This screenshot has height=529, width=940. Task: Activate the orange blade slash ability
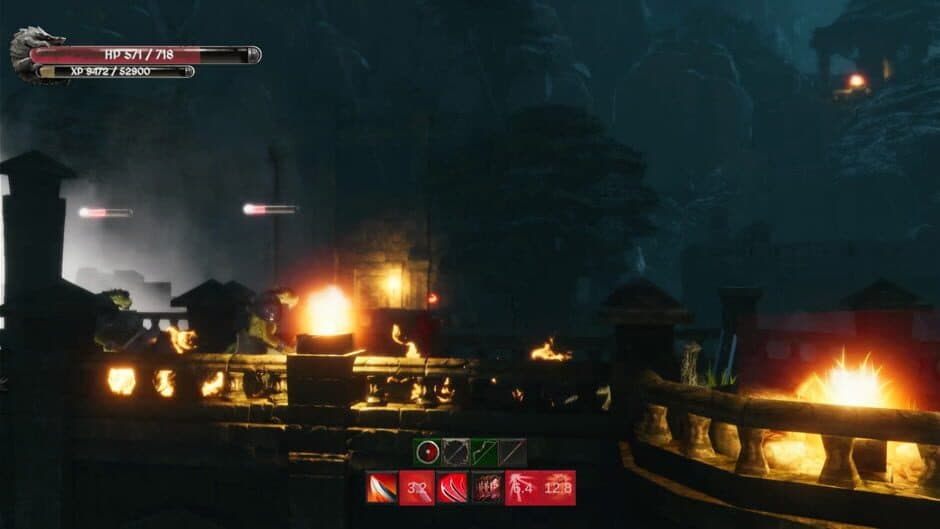(382, 488)
